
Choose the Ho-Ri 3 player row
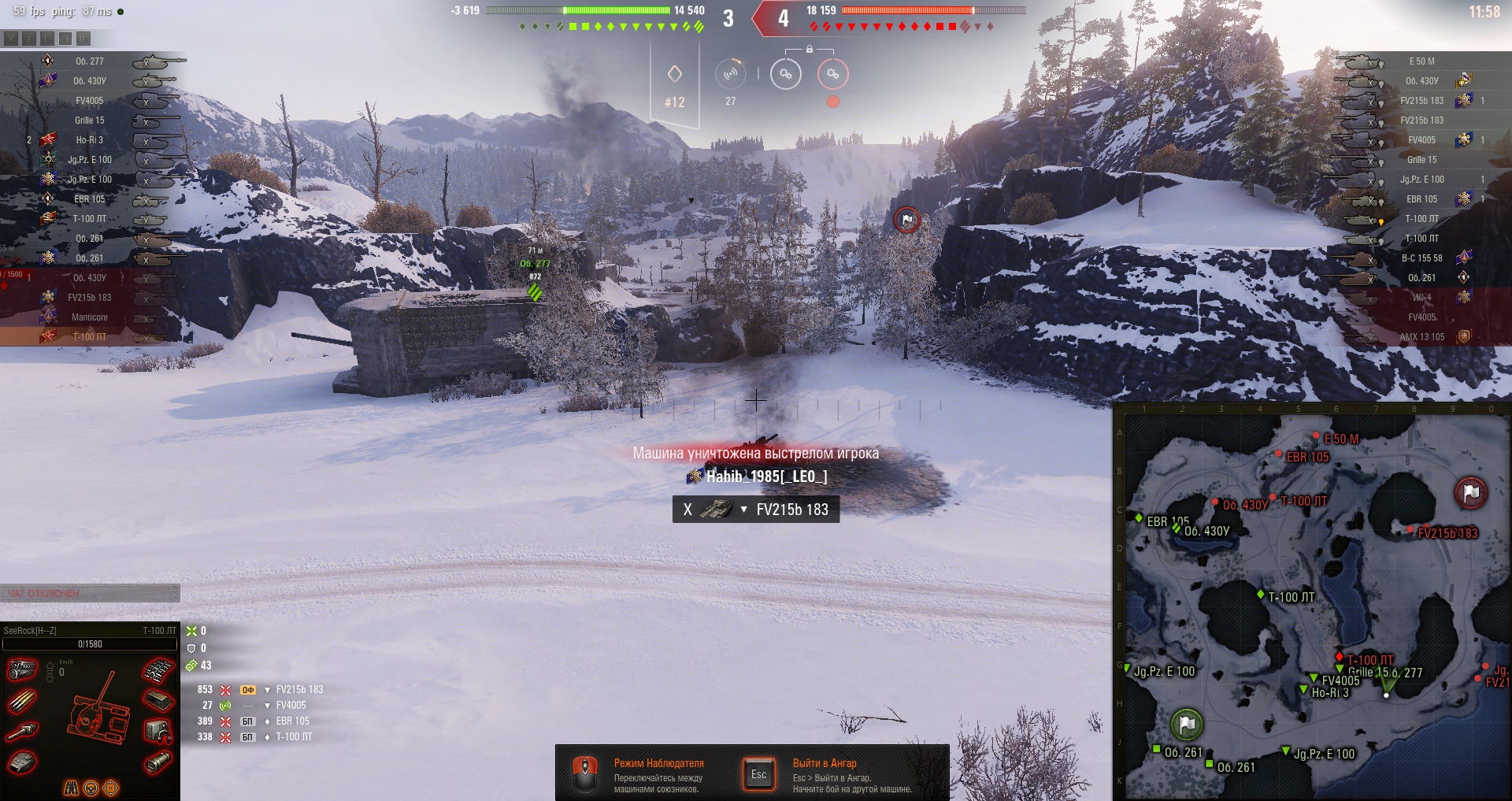pos(90,140)
